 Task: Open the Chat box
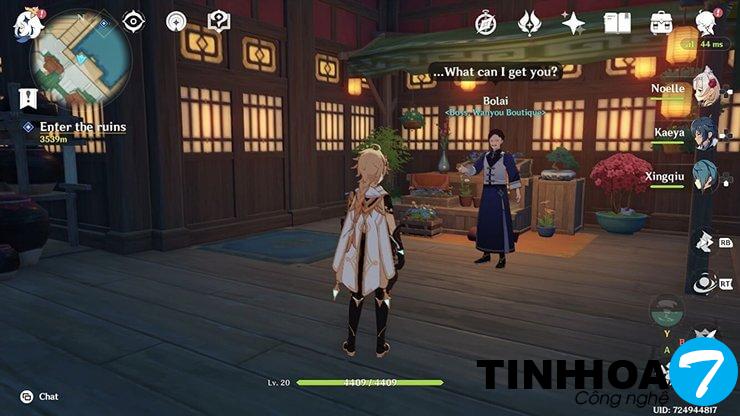click(40, 396)
